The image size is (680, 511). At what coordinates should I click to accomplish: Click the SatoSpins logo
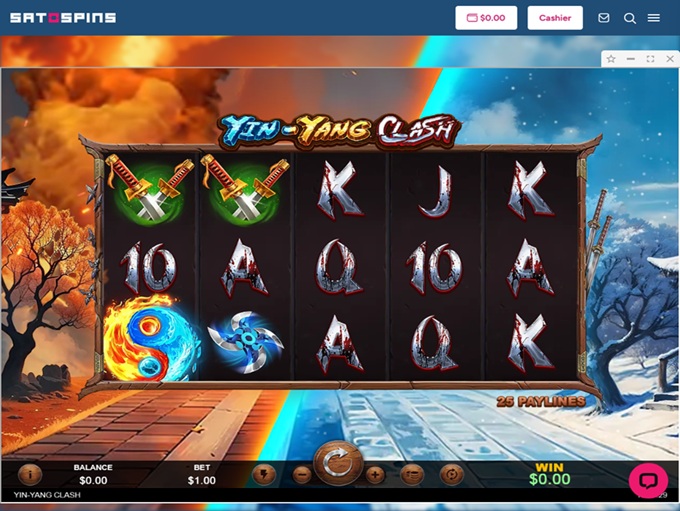coord(63,18)
